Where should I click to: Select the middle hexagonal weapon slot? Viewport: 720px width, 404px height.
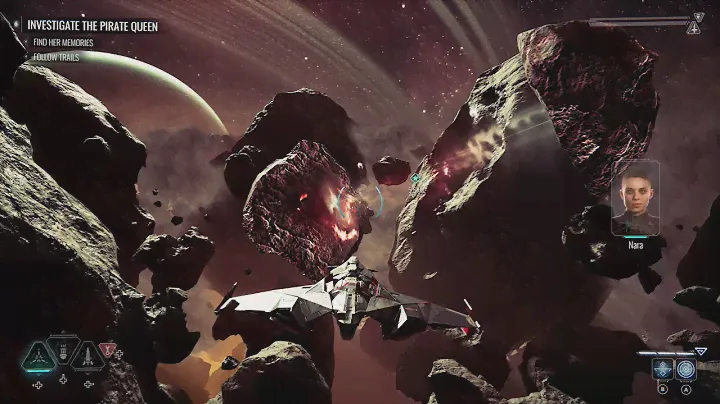tap(63, 351)
